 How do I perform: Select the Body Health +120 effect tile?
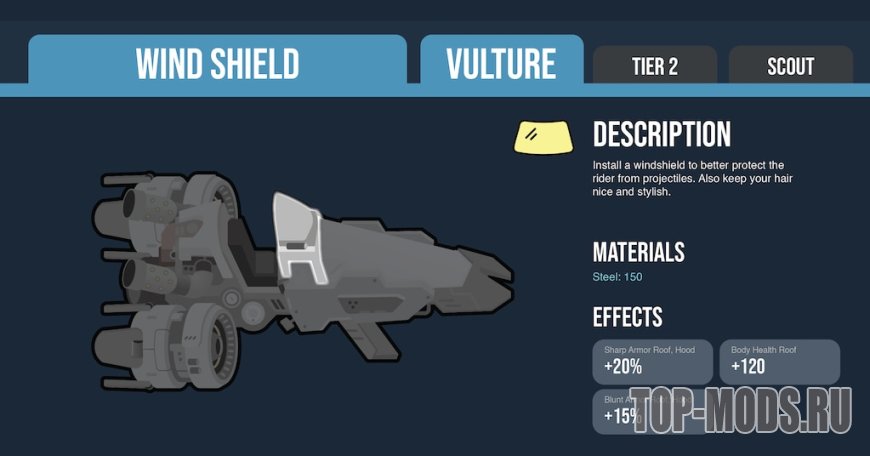779,361
